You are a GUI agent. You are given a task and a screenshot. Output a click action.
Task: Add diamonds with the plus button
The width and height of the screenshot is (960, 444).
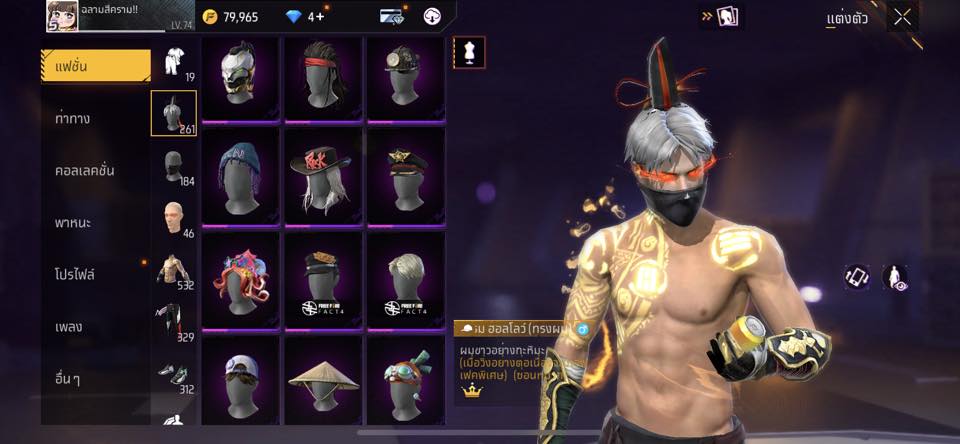tap(320, 17)
